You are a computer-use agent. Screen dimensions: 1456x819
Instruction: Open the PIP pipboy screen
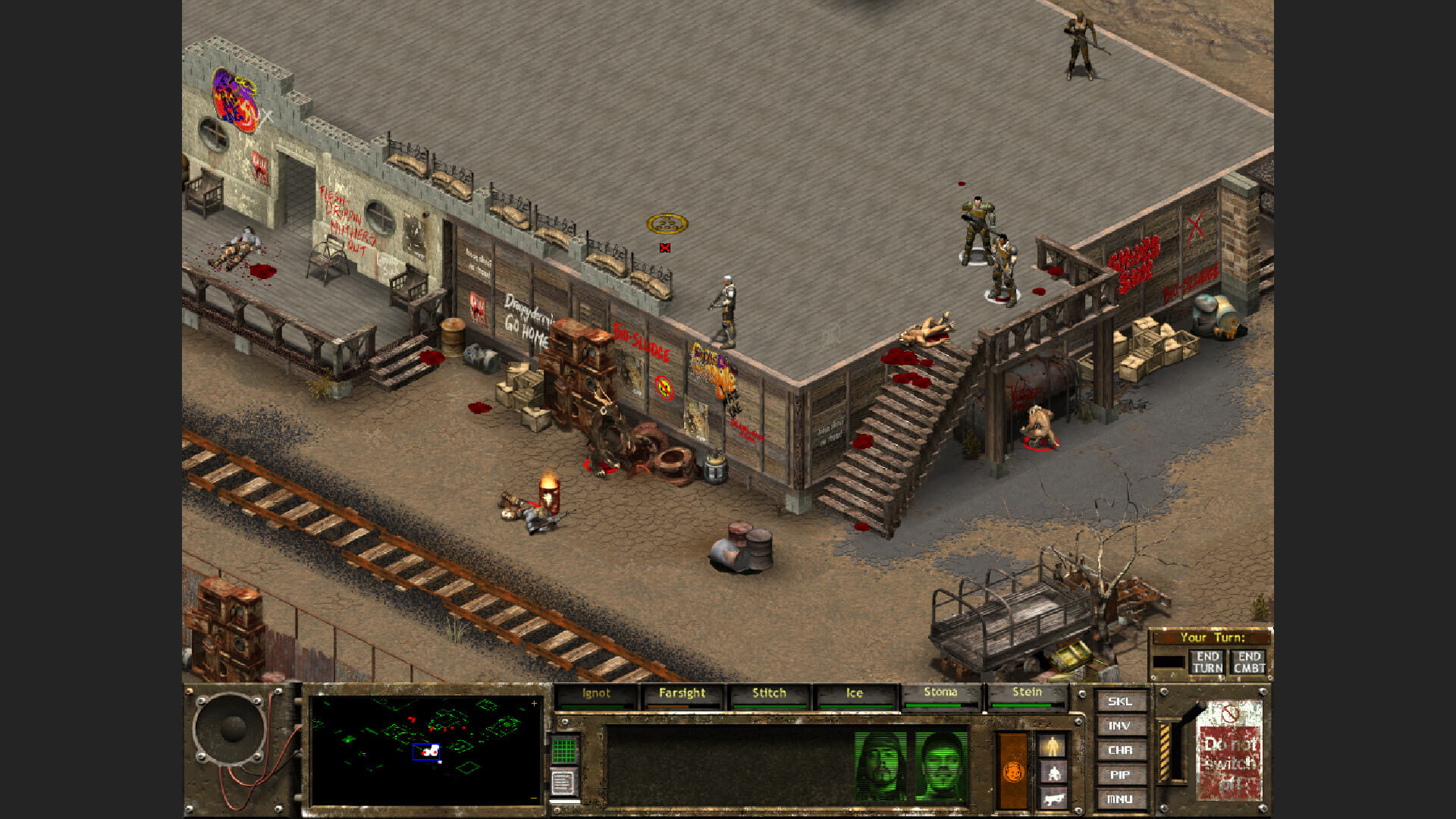point(1120,774)
